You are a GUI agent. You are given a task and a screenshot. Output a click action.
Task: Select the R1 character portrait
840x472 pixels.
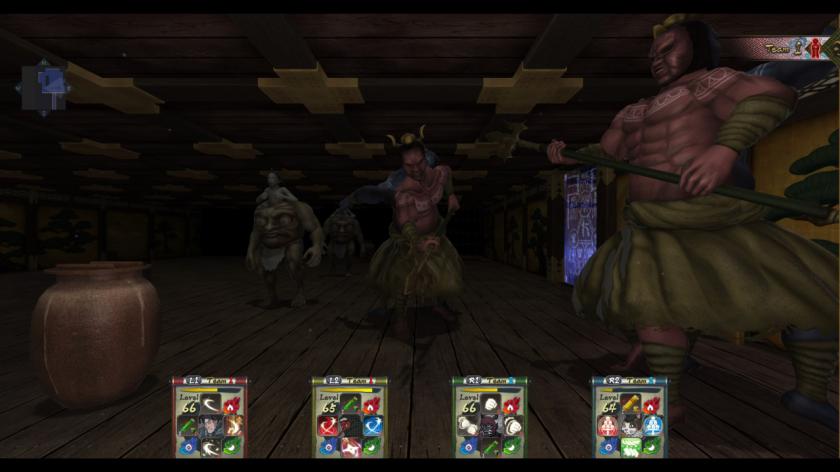pos(490,425)
